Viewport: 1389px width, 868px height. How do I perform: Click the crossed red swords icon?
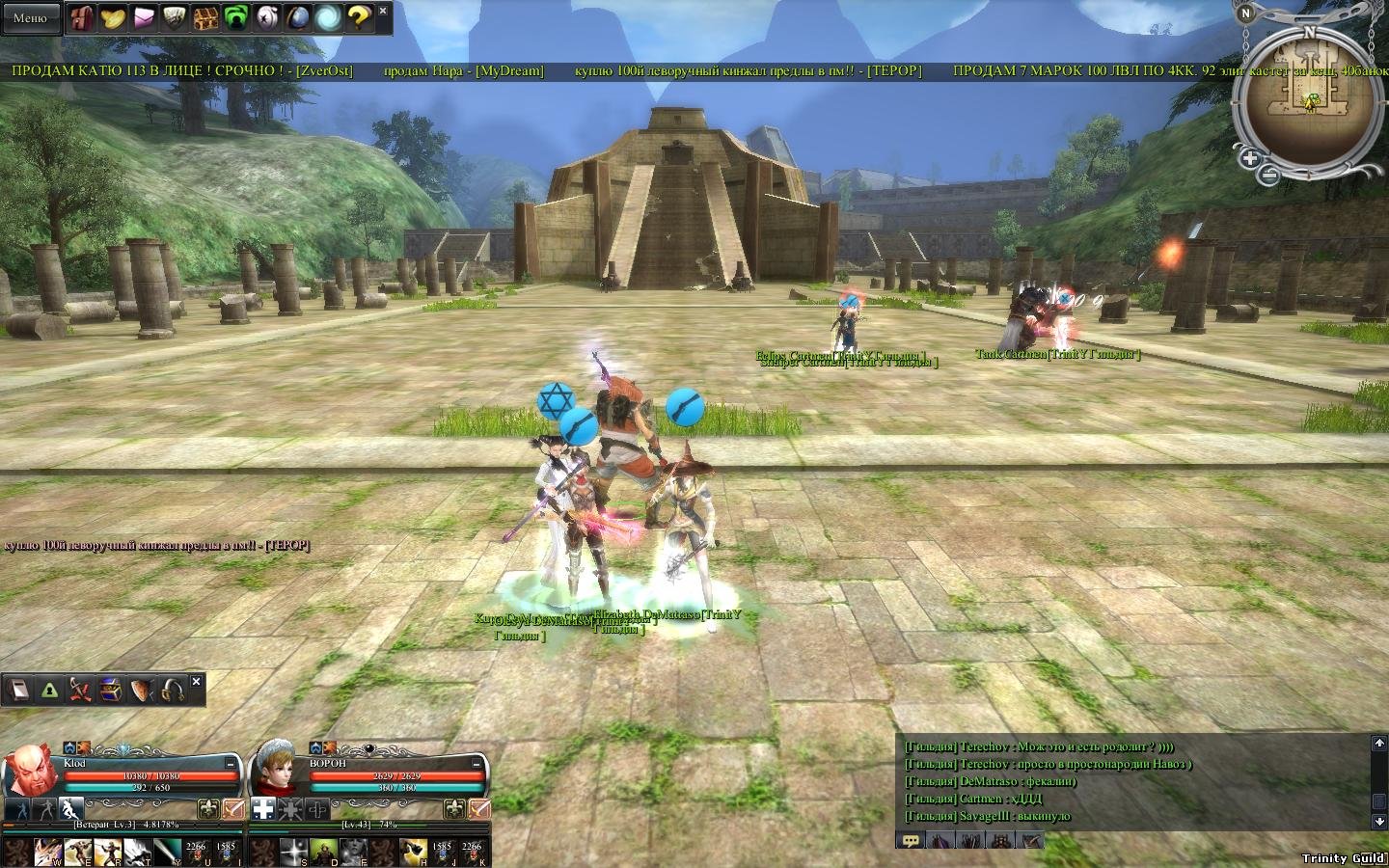(81, 691)
